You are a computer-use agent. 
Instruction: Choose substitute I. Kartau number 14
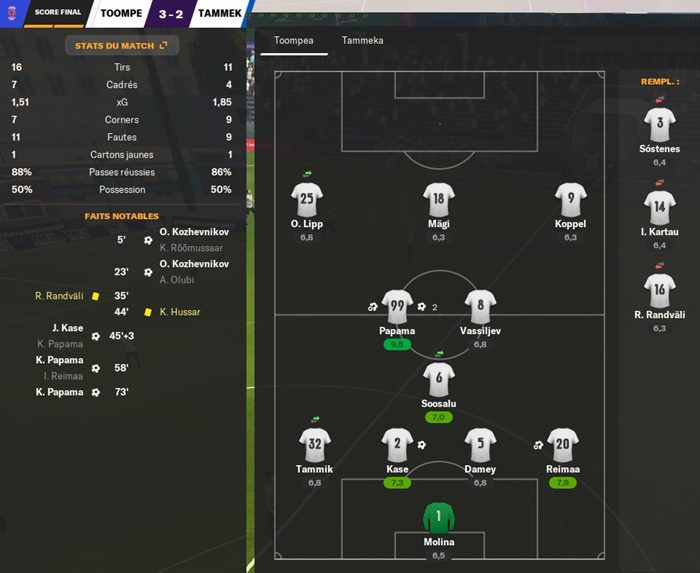coord(659,210)
